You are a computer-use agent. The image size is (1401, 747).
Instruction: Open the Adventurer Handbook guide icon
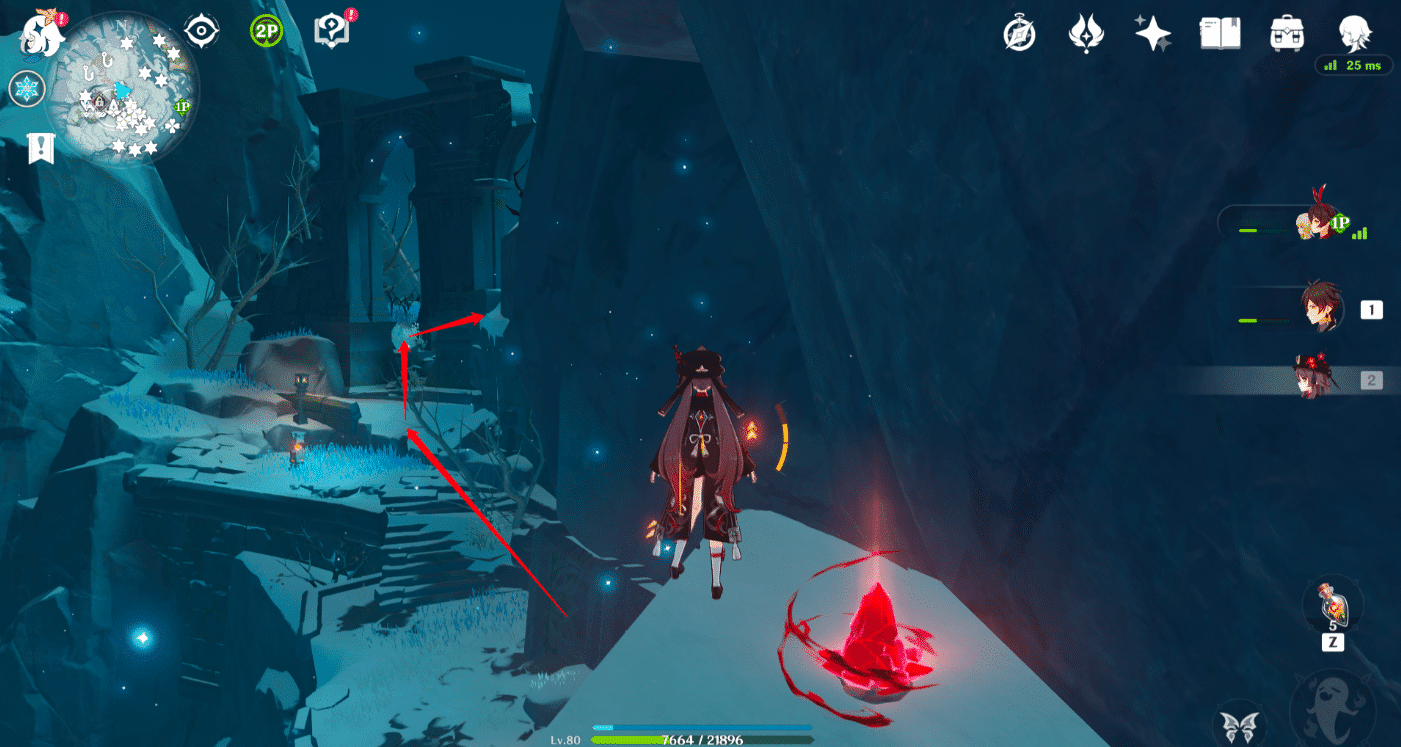pyautogui.click(x=333, y=29)
